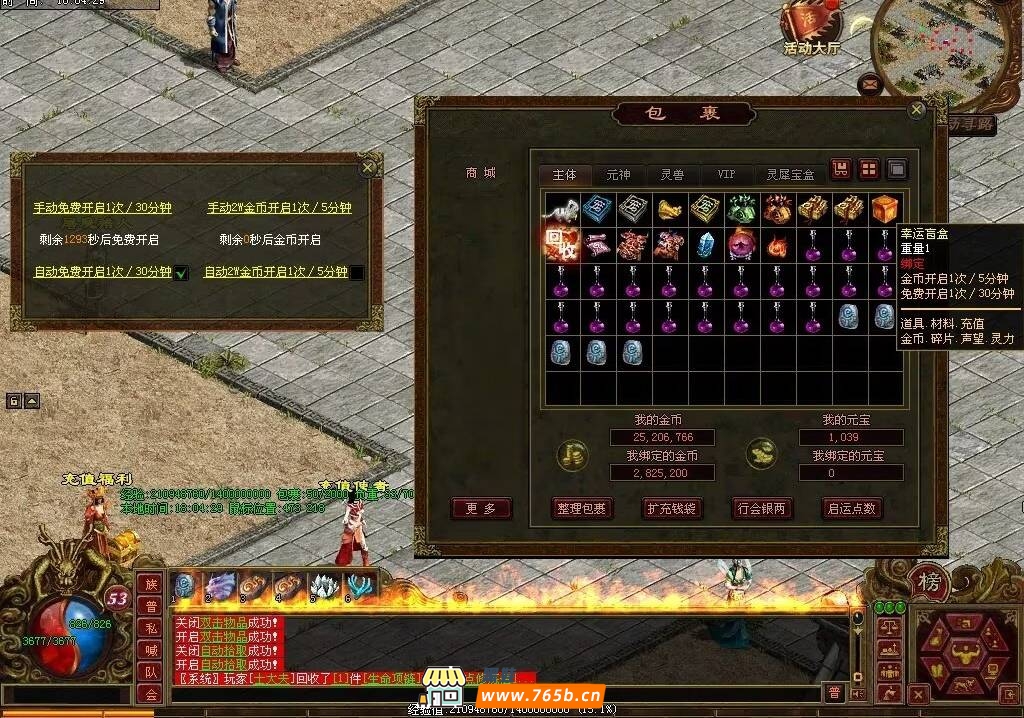Click 手动免费开启1次/30分钟 link
The image size is (1024, 718).
coord(103,208)
